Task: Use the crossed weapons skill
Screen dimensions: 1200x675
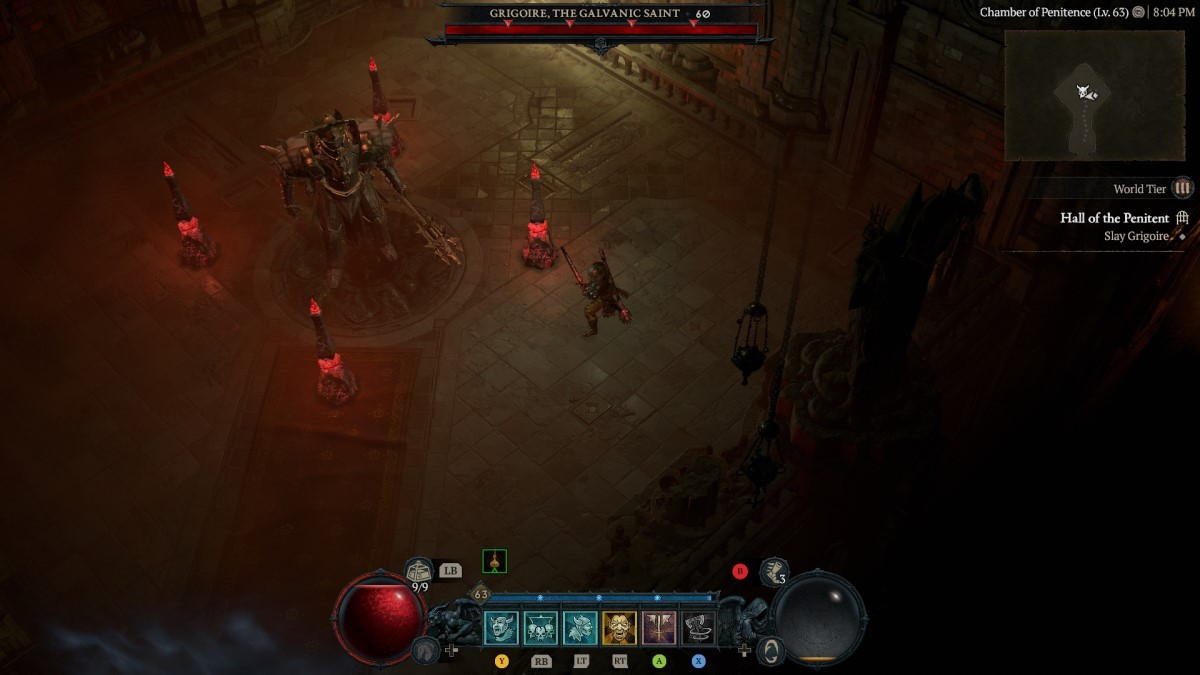Action: (659, 628)
